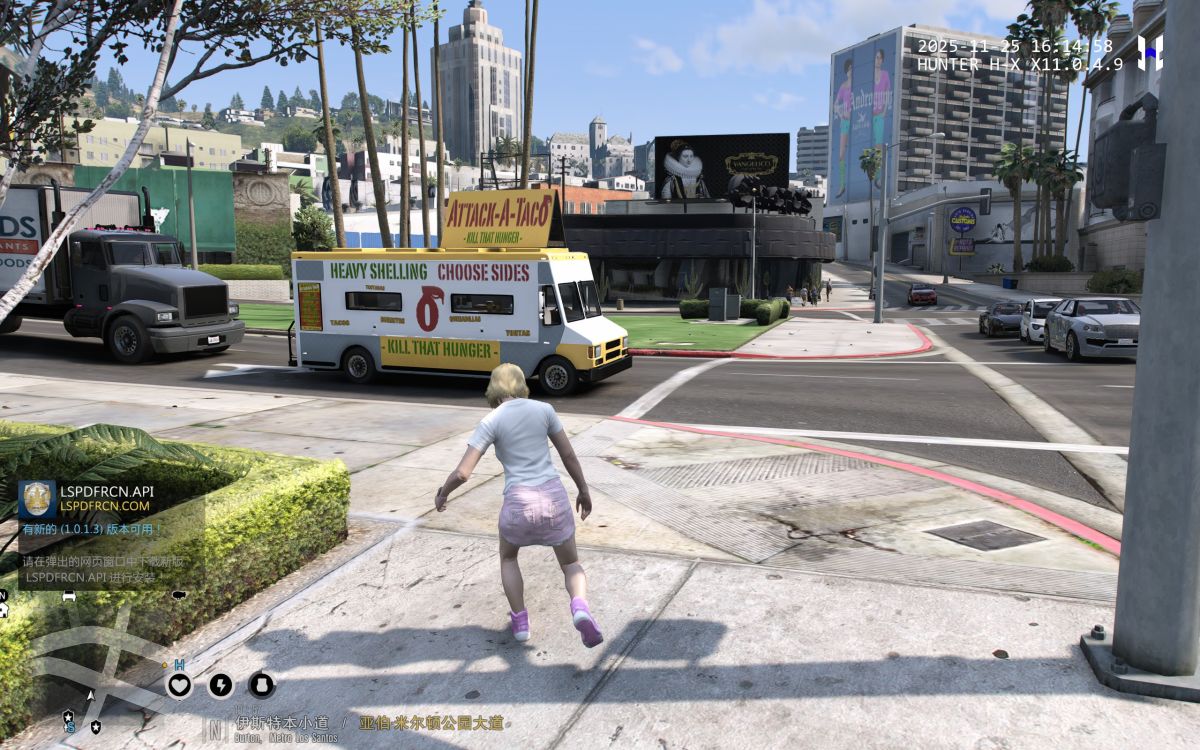Click the Hunter H-X logo overlay
The height and width of the screenshot is (750, 1200).
point(1151,52)
